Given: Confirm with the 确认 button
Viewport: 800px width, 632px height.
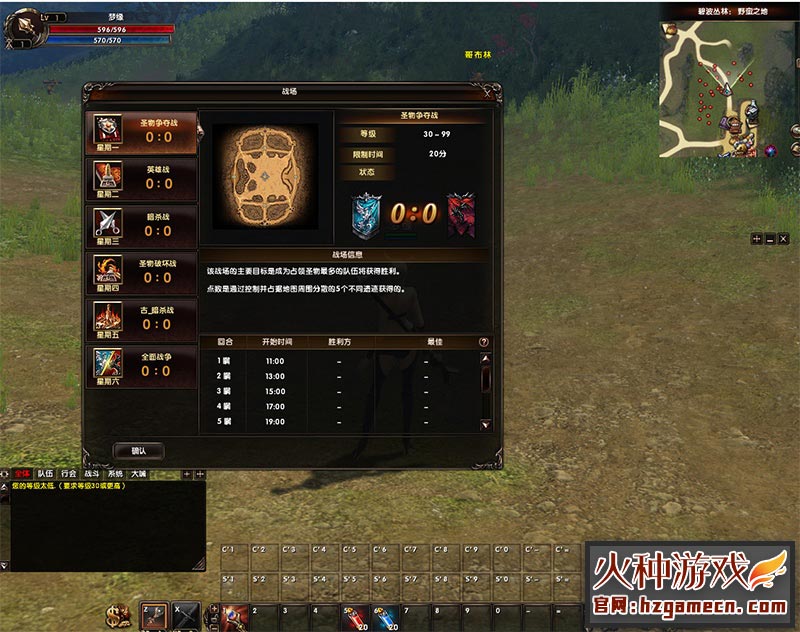Looking at the screenshot, I should click(x=139, y=451).
